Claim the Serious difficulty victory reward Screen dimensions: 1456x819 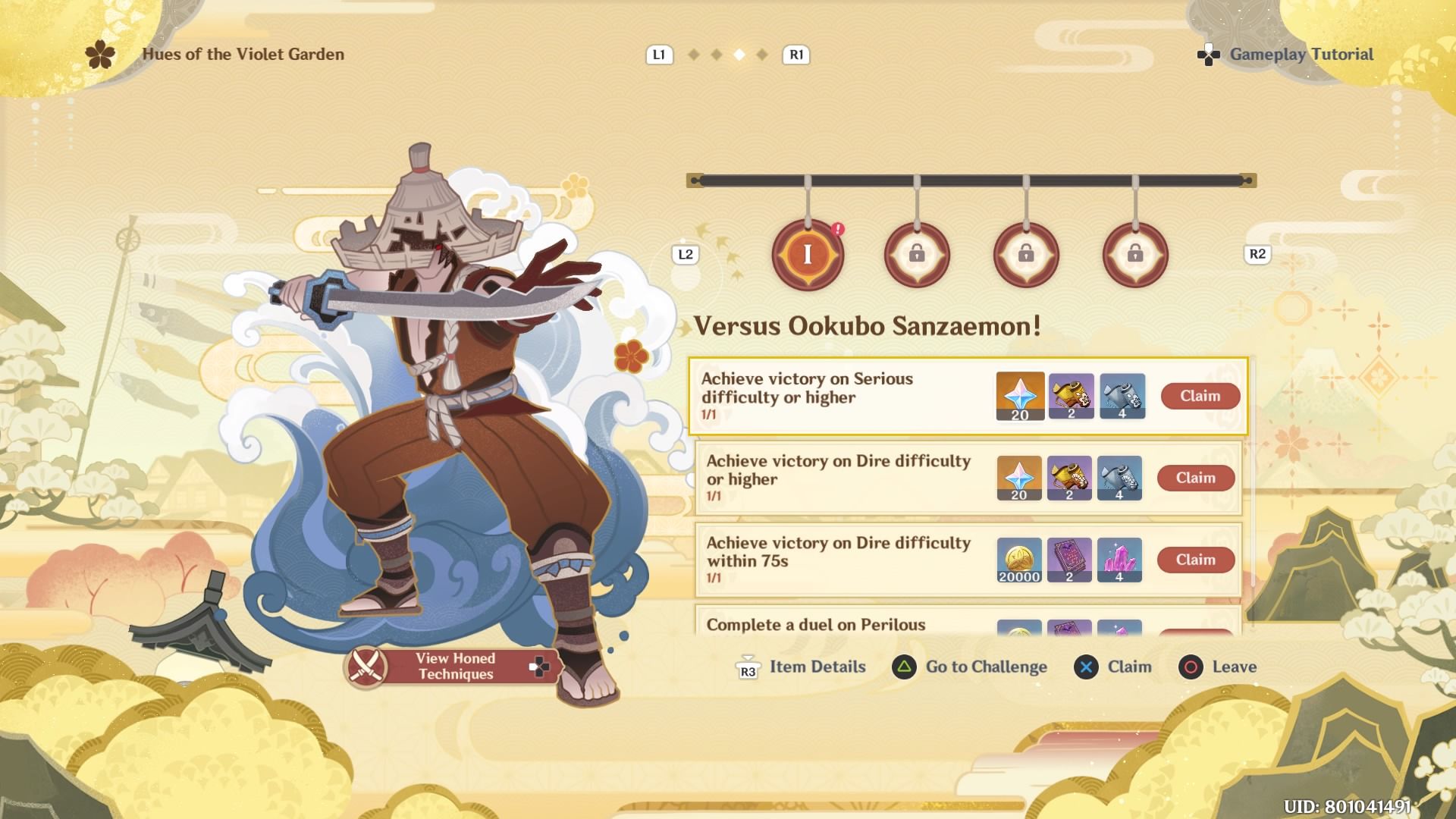(1200, 396)
